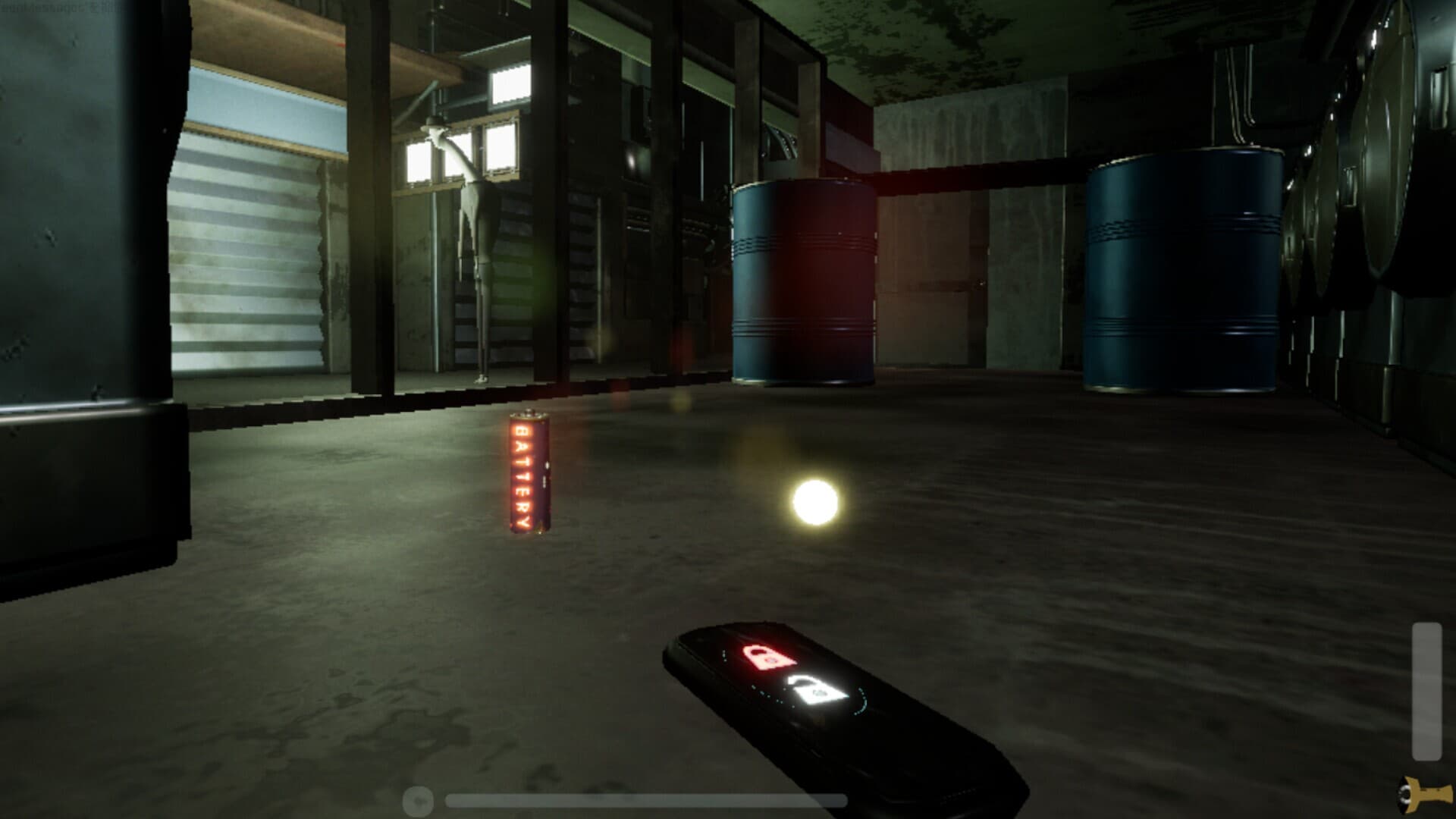Click the glowing orb of light on the floor
The width and height of the screenshot is (1456, 819).
[x=817, y=501]
